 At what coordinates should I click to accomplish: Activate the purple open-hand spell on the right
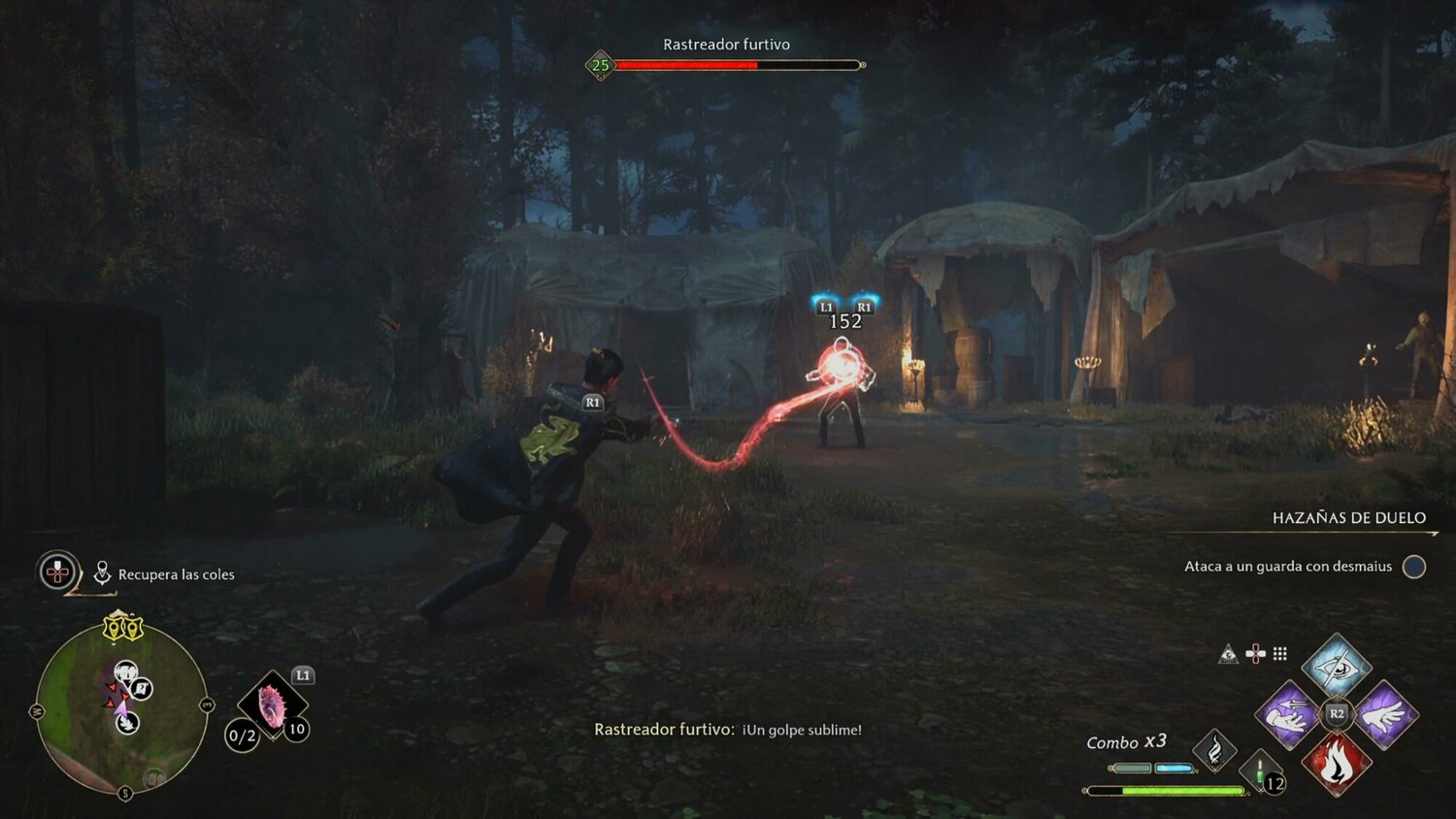coord(1385,715)
